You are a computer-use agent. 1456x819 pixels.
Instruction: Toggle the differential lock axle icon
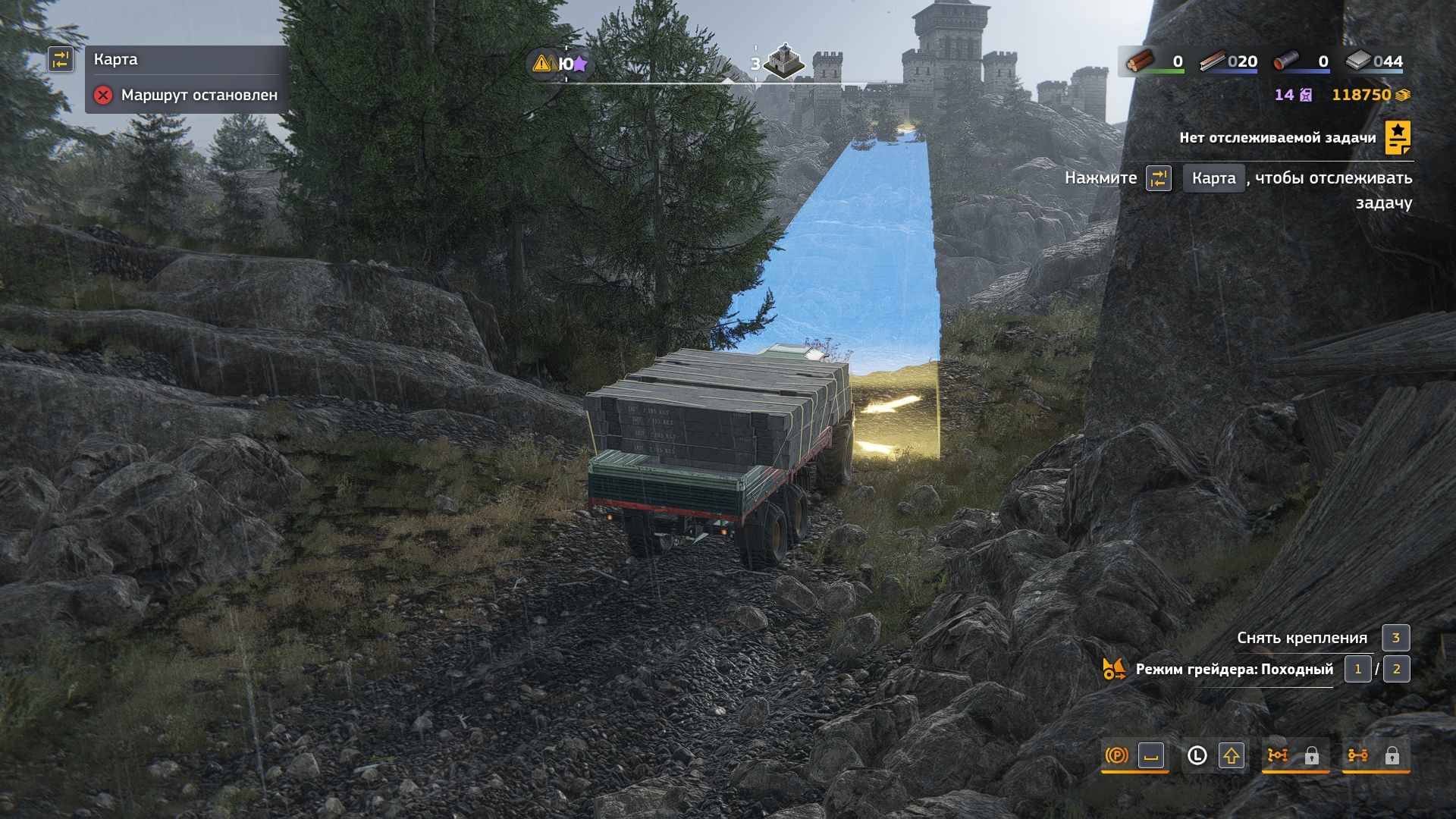(1278, 755)
